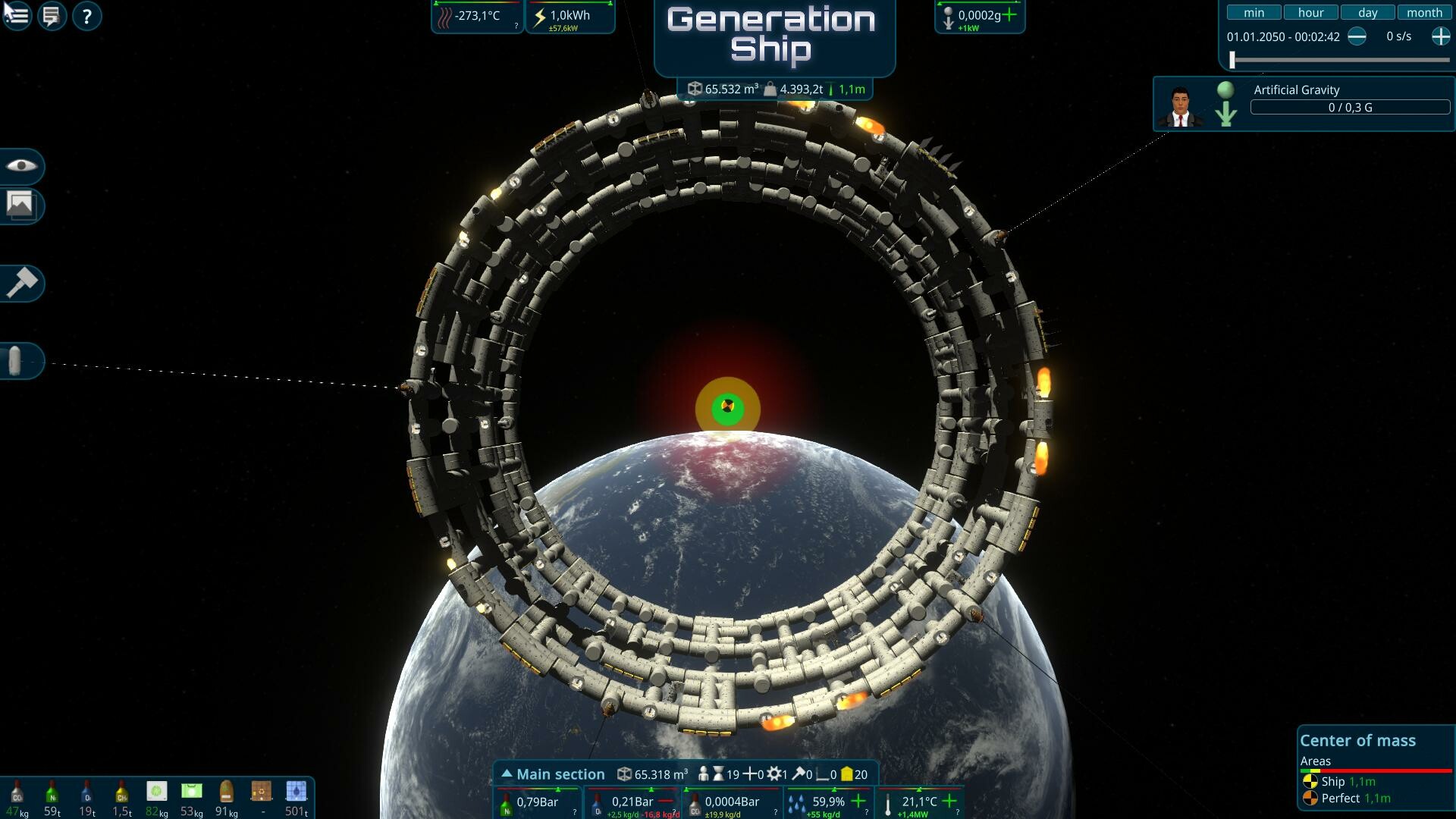The height and width of the screenshot is (819, 1456).
Task: Click the artificial gravity green indicator arrow
Action: pos(1225,105)
